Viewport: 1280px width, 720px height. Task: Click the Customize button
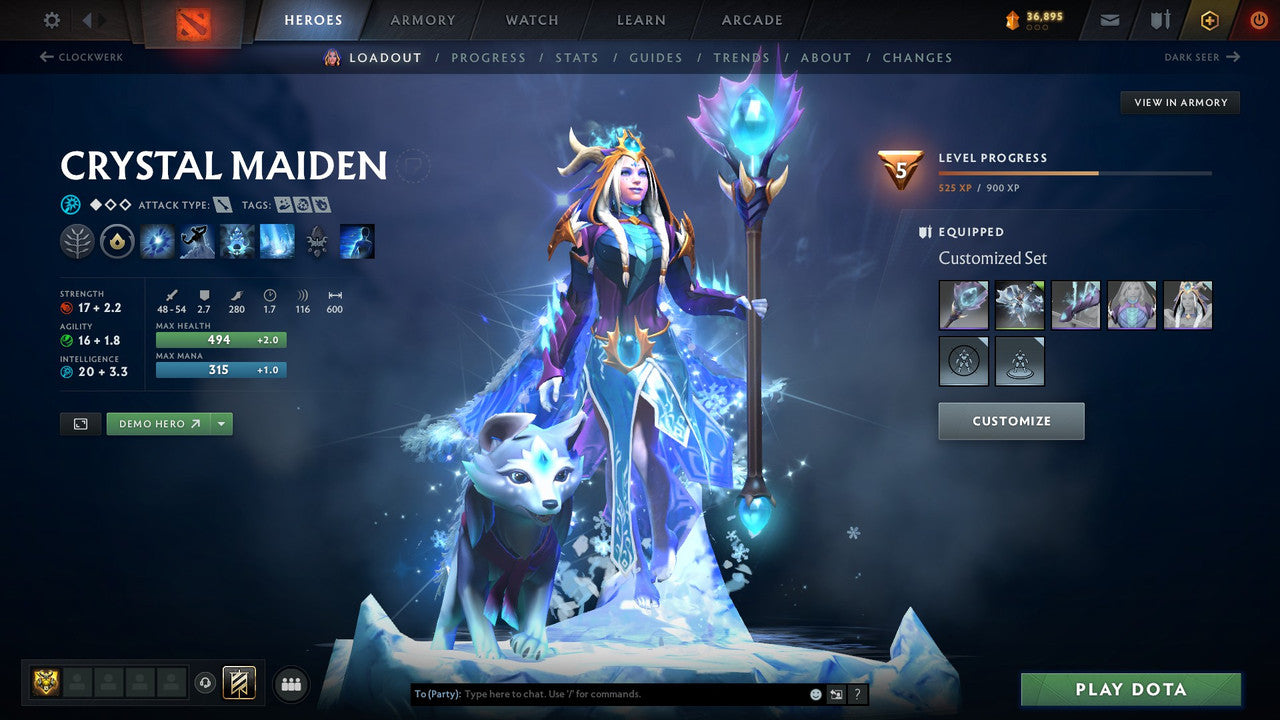point(1011,421)
